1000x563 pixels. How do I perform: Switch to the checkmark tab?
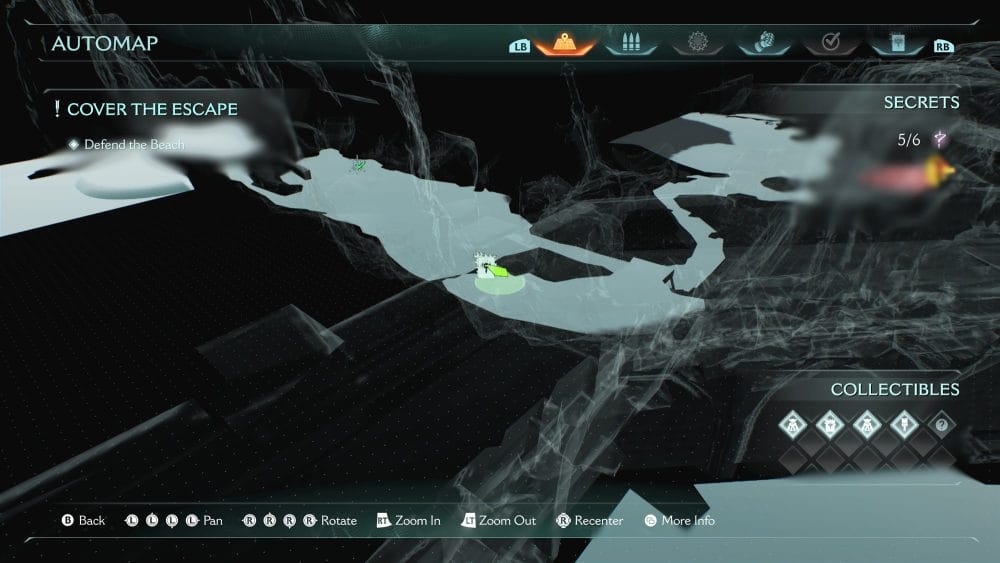(x=830, y=44)
